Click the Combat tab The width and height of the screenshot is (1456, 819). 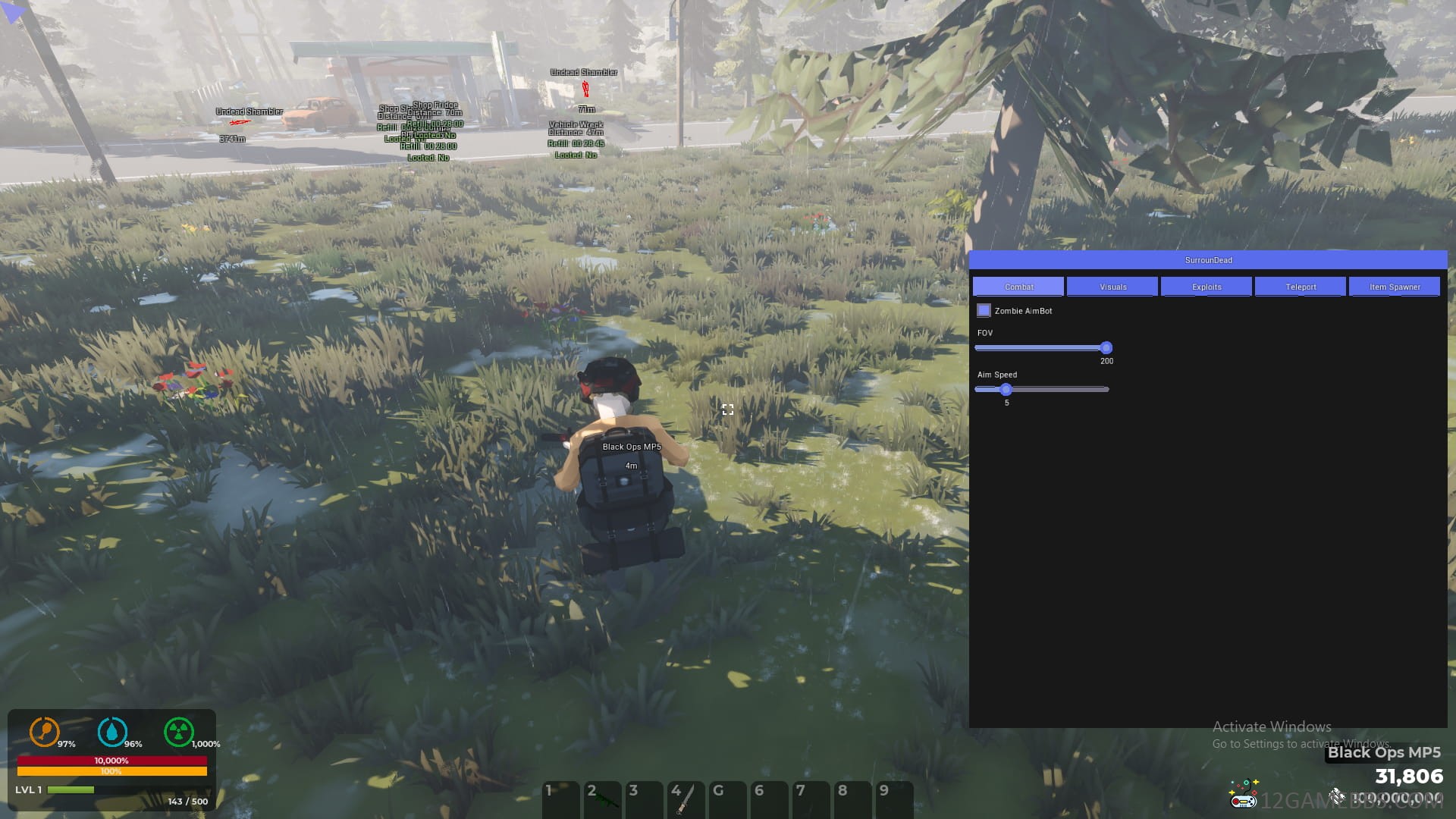point(1018,287)
